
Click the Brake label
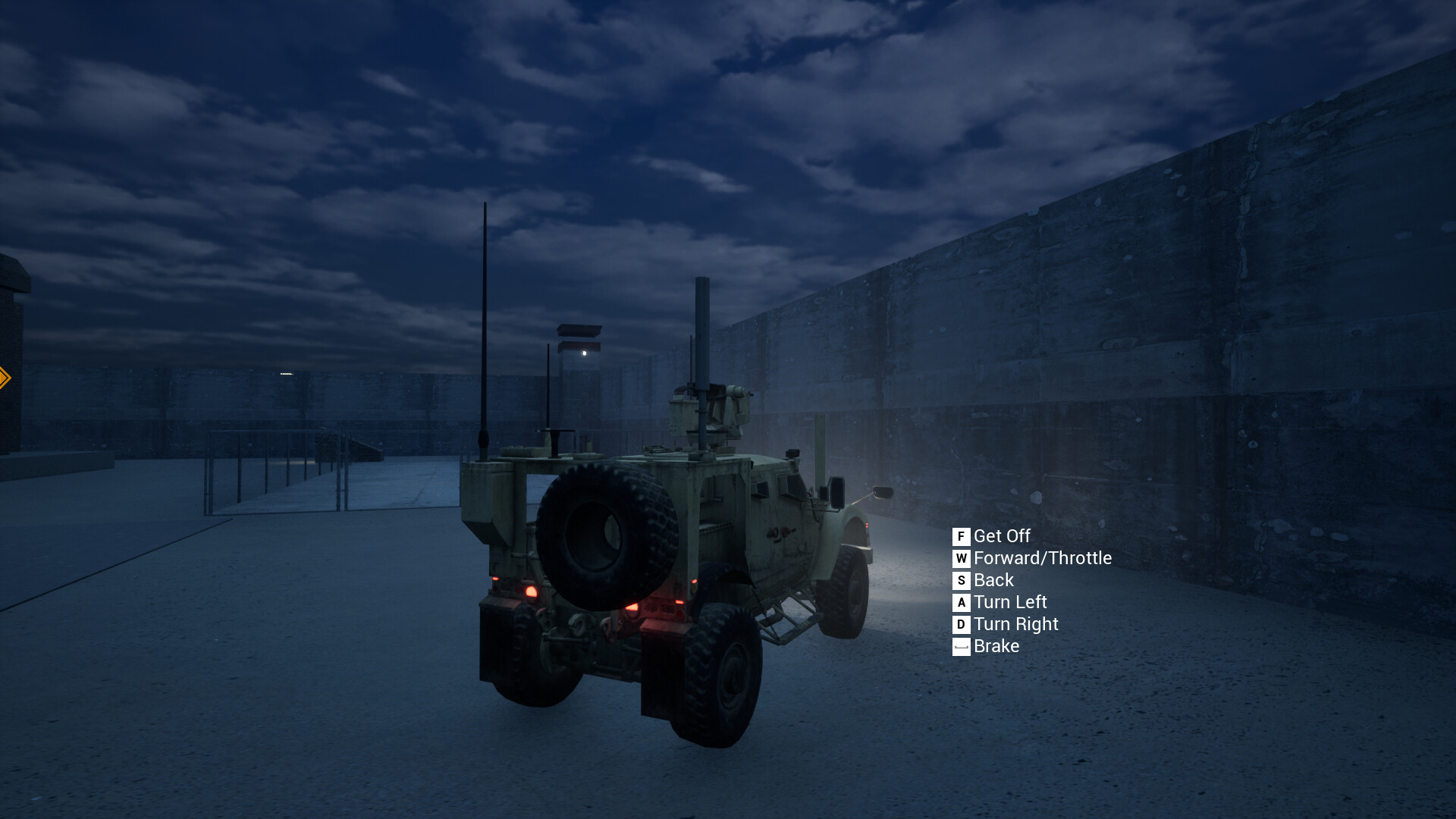[x=996, y=647]
